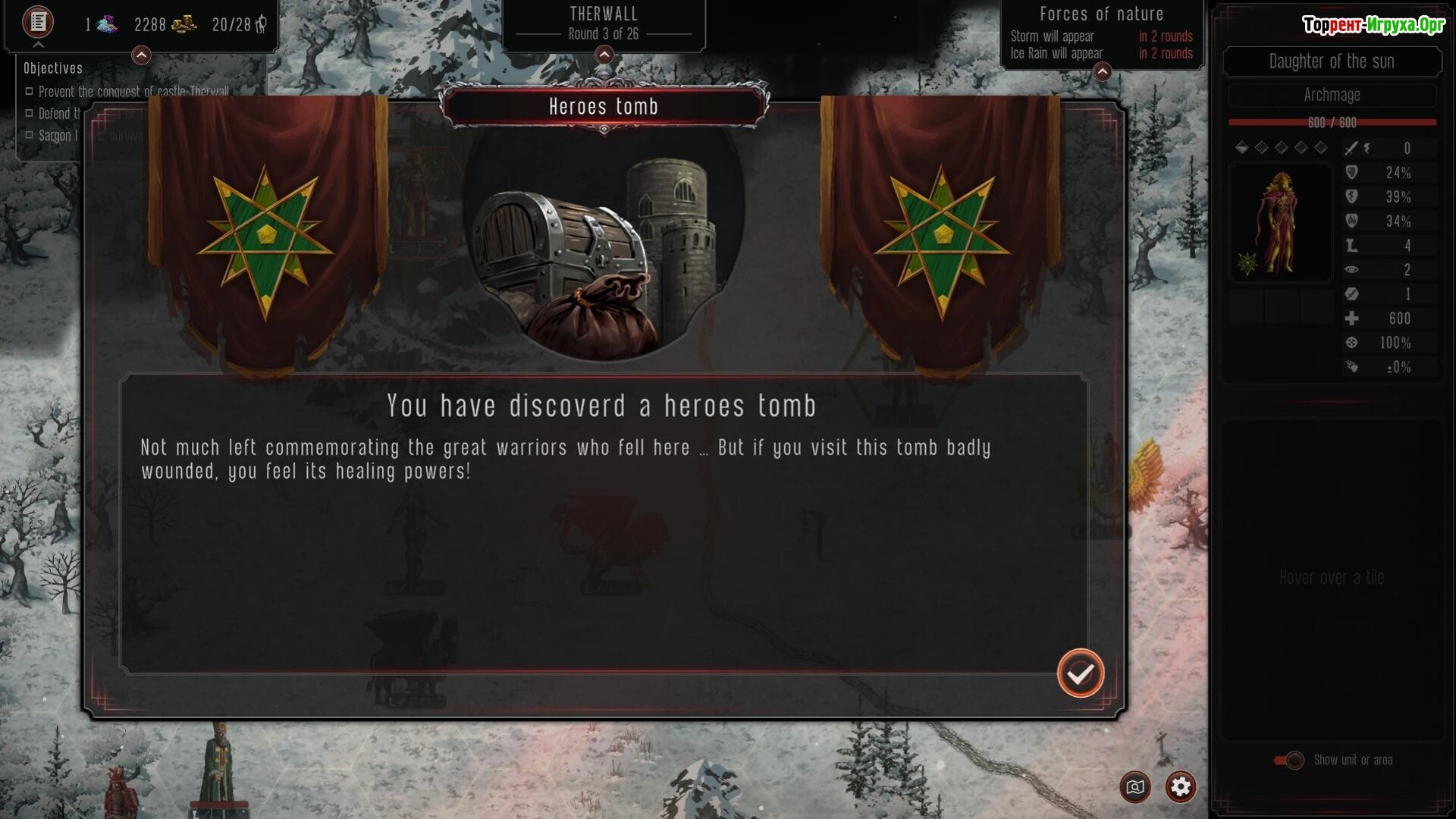Collapse the Objectives panel arrow
Screen dimensions: 1456x819
(x=141, y=55)
